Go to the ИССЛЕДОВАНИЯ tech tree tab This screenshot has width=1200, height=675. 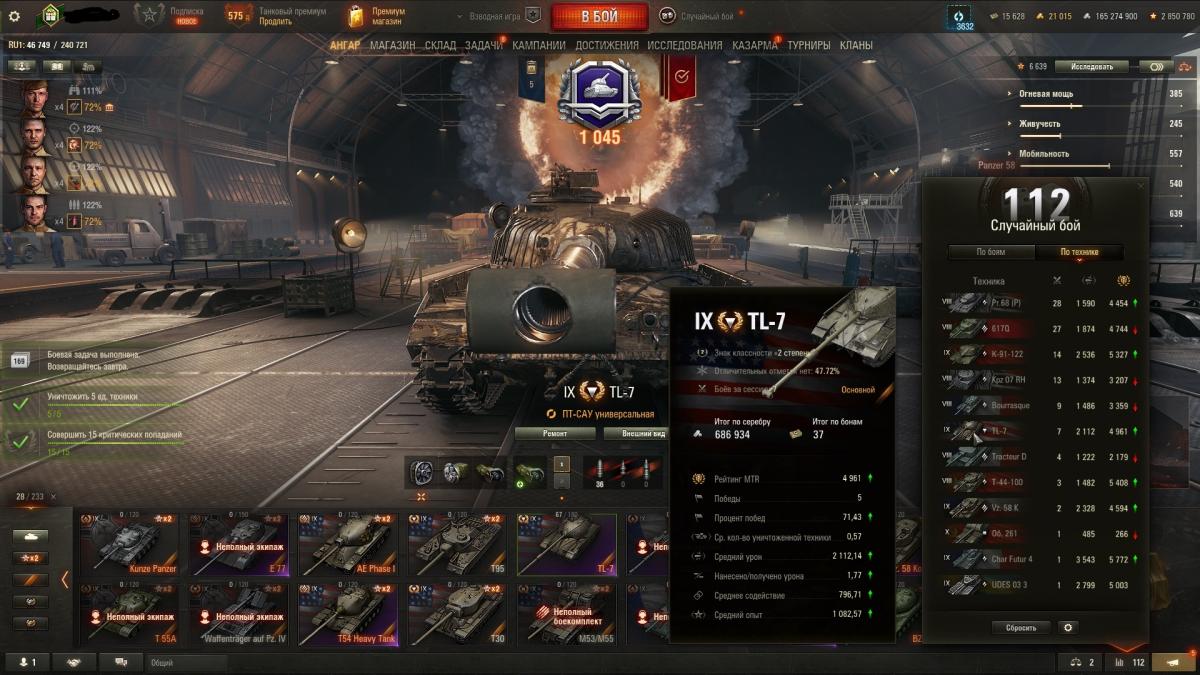coord(684,45)
